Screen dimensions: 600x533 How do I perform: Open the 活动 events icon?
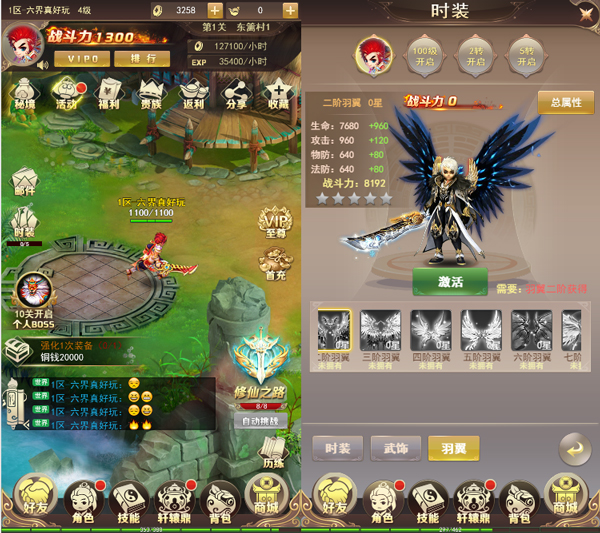67,92
